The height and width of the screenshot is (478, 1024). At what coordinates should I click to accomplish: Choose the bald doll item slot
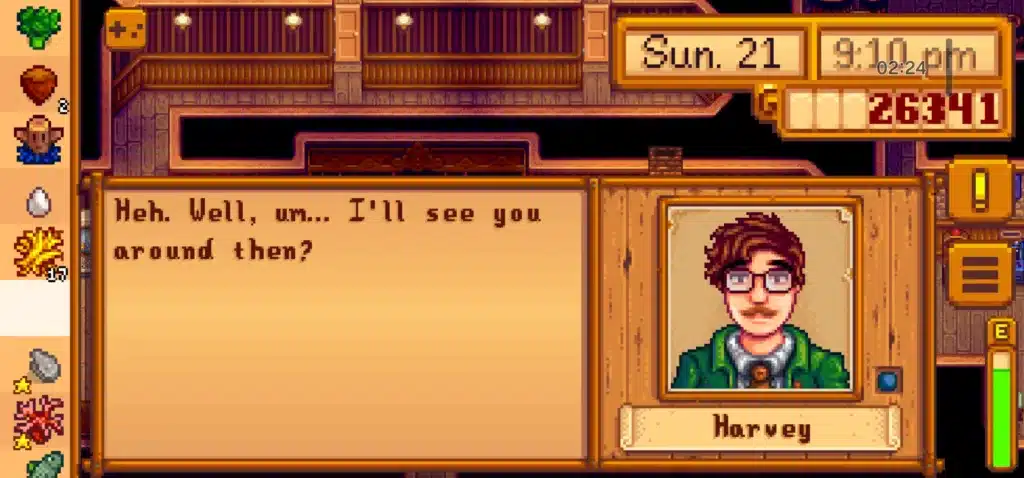pyautogui.click(x=39, y=140)
